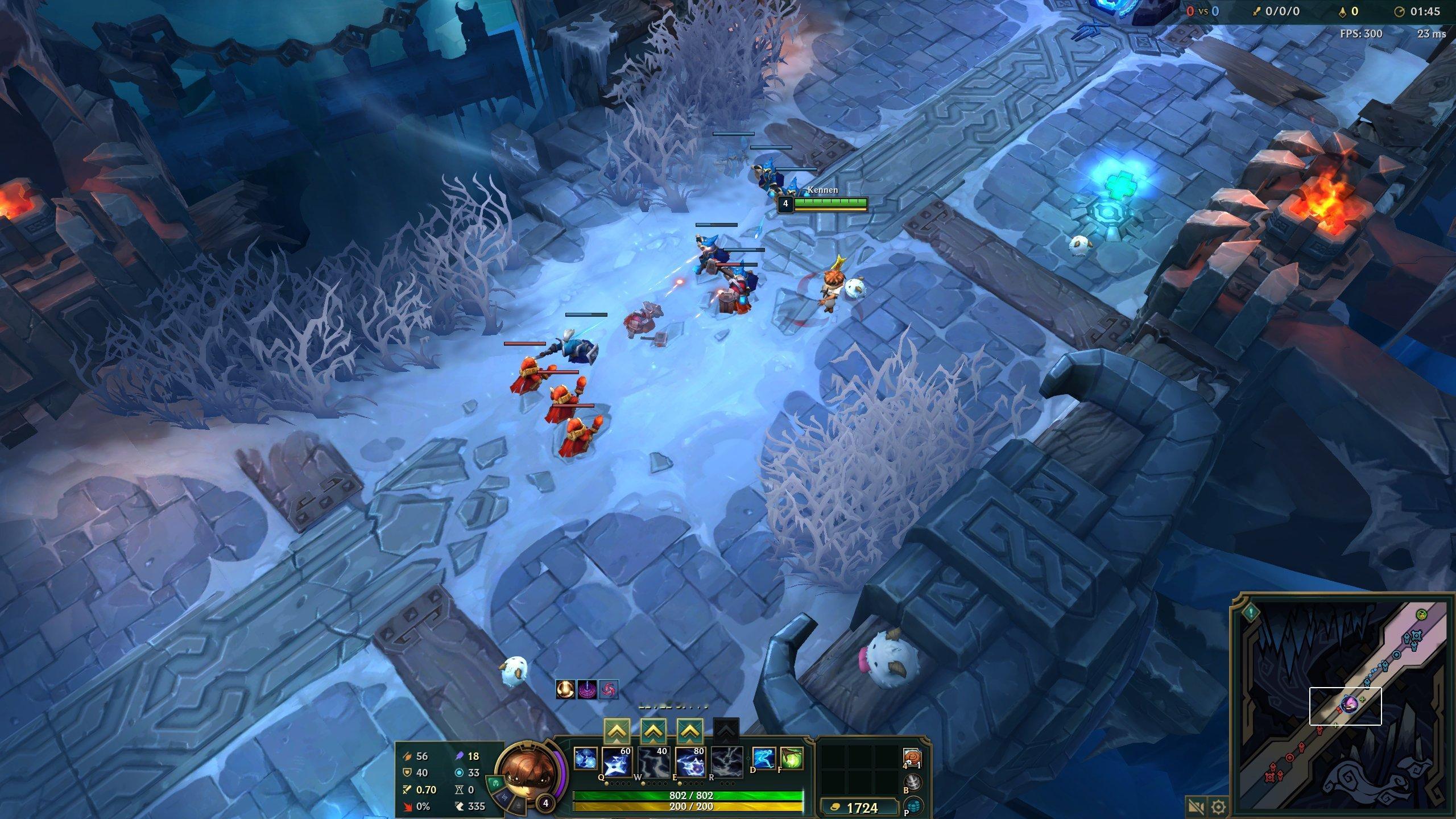This screenshot has width=1456, height=819.
Task: Level up the E ability
Action: [689, 731]
